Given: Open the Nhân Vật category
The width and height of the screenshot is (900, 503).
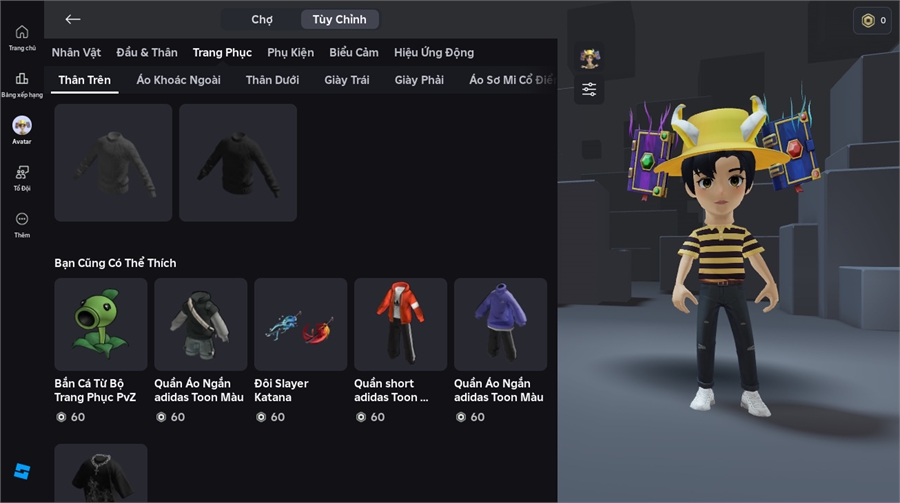Looking at the screenshot, I should tap(76, 52).
